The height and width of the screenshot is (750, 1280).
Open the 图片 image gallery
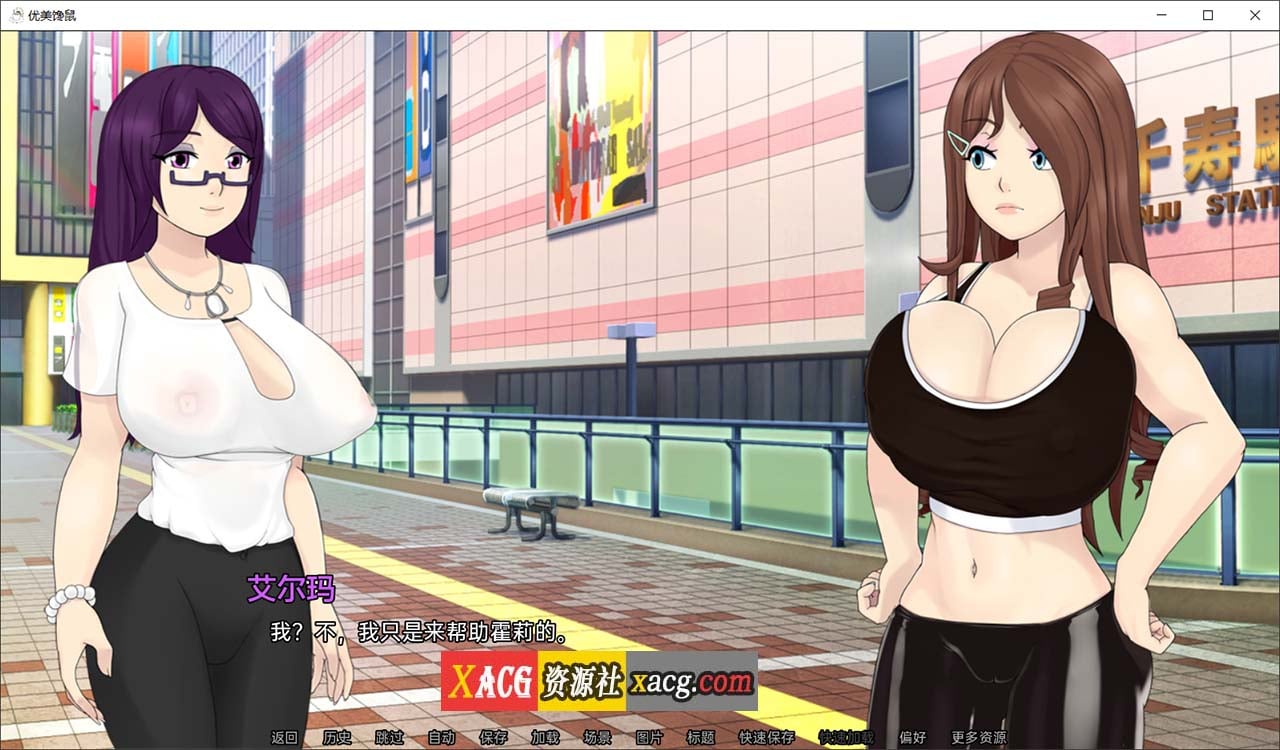[648, 737]
